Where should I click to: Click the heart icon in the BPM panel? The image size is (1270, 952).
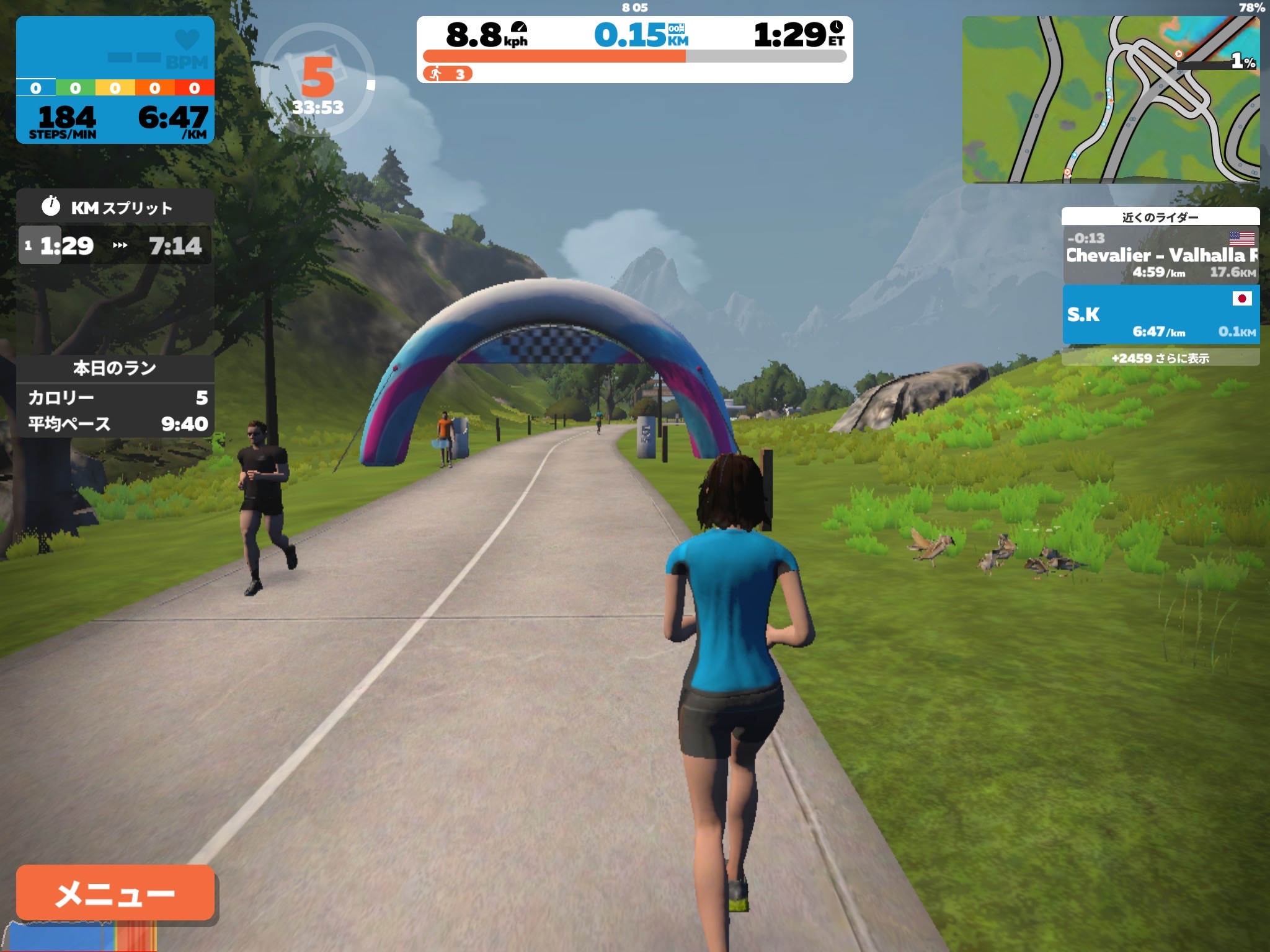[186, 38]
